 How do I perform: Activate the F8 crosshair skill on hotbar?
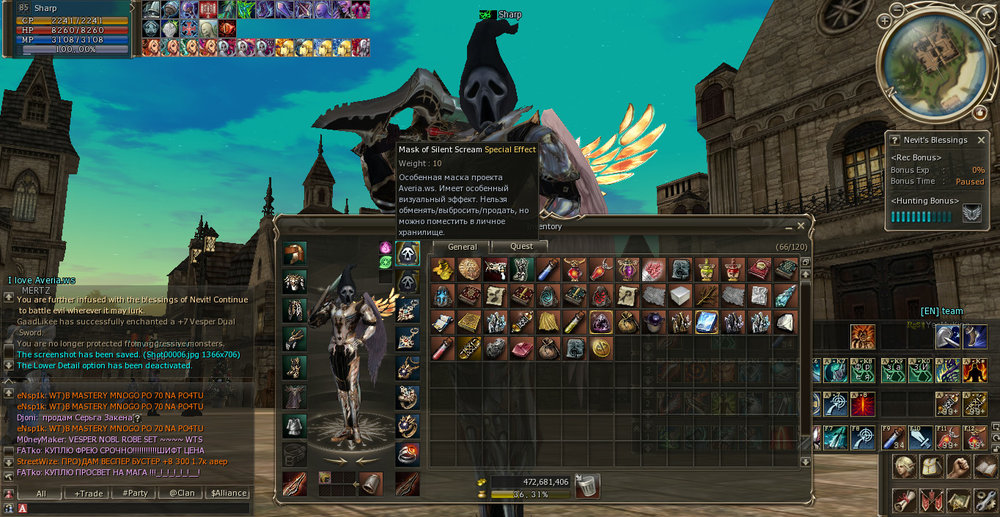point(865,438)
